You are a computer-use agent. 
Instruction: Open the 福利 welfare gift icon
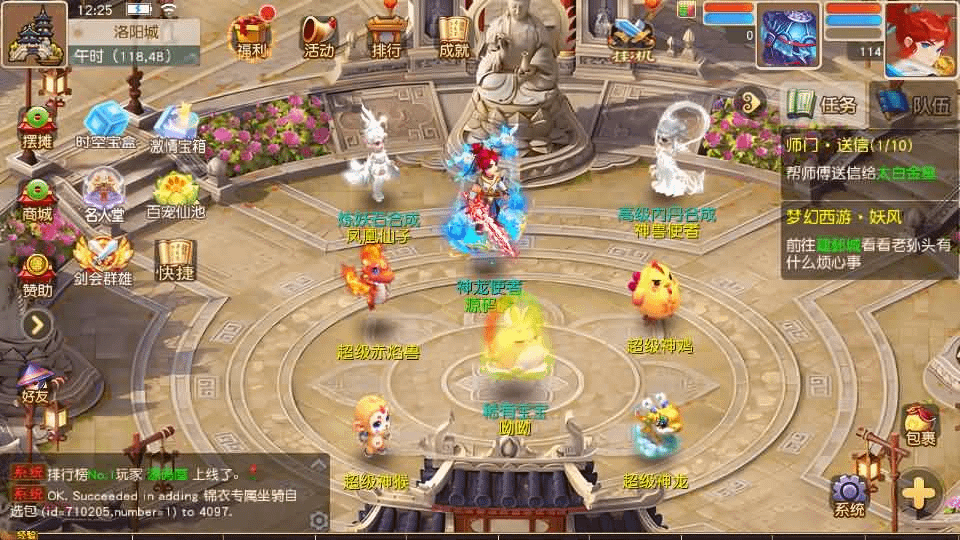tap(251, 35)
